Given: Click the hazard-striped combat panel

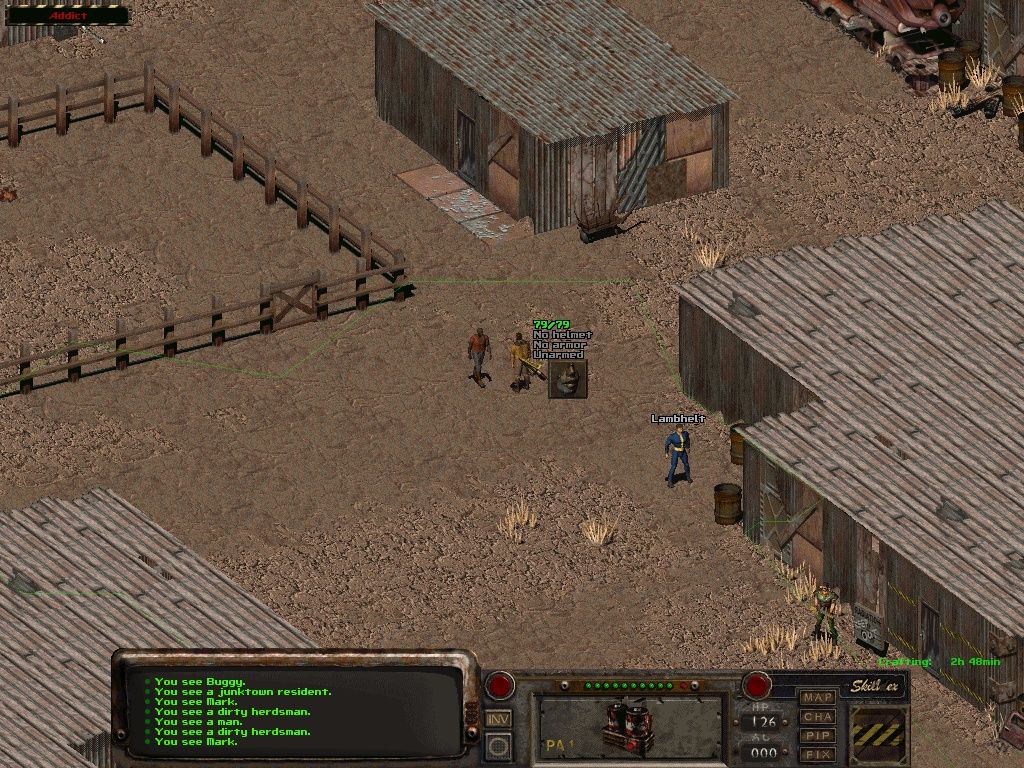Looking at the screenshot, I should point(878,735).
